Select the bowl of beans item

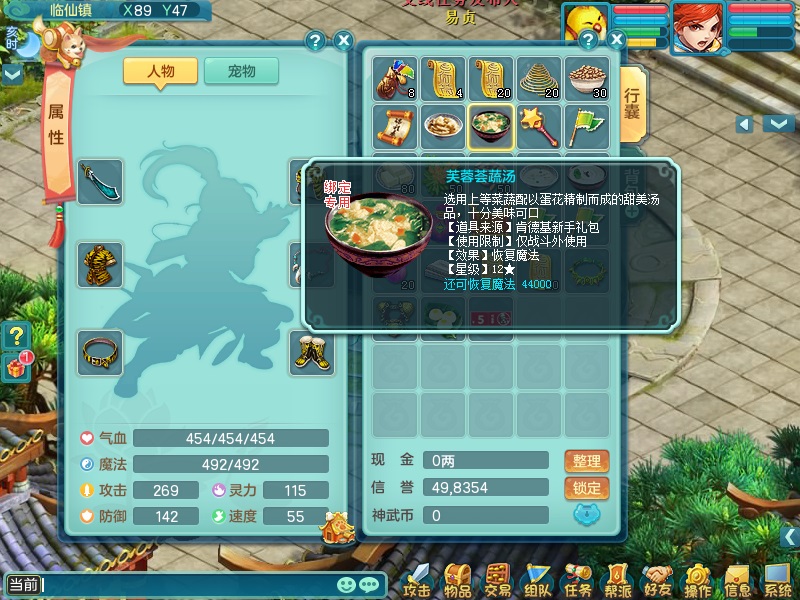click(586, 78)
